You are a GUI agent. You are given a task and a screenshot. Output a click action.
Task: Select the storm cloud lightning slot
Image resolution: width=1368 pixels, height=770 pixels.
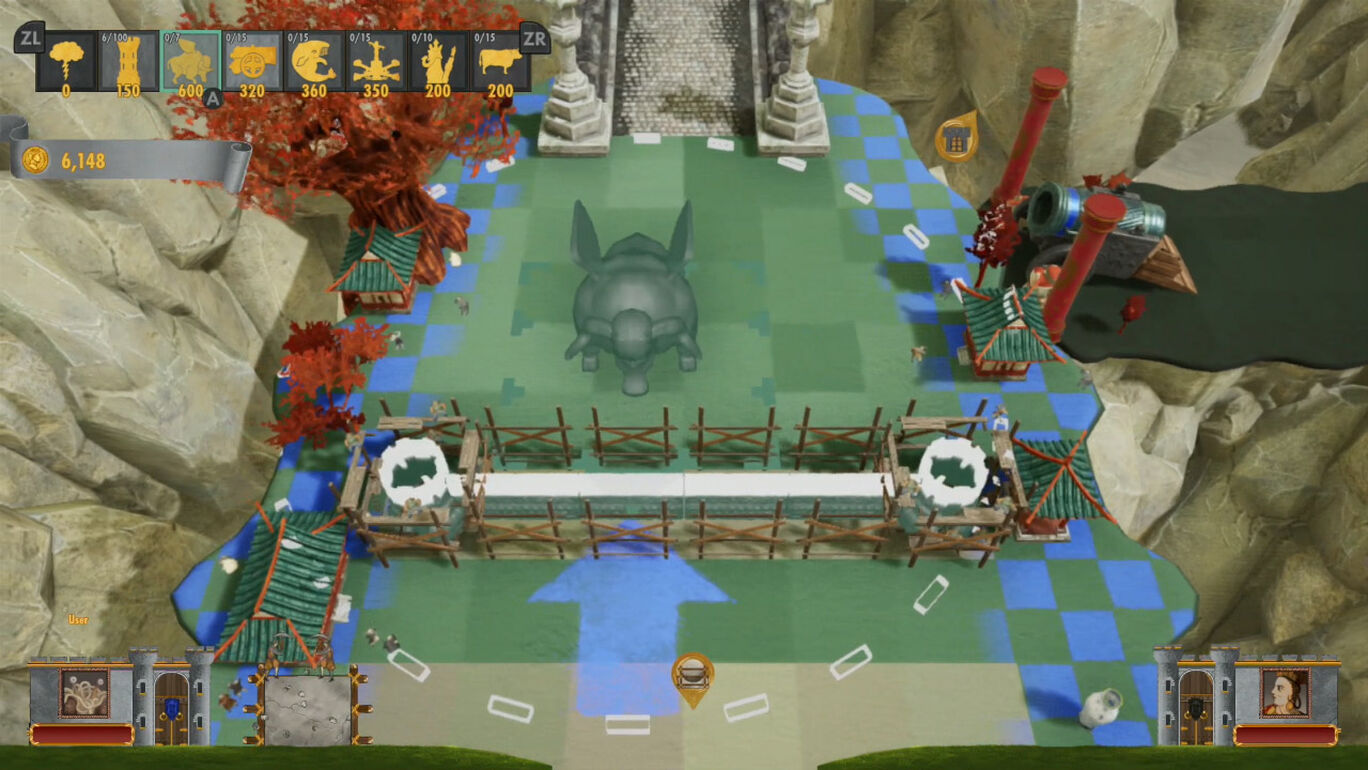pos(67,62)
